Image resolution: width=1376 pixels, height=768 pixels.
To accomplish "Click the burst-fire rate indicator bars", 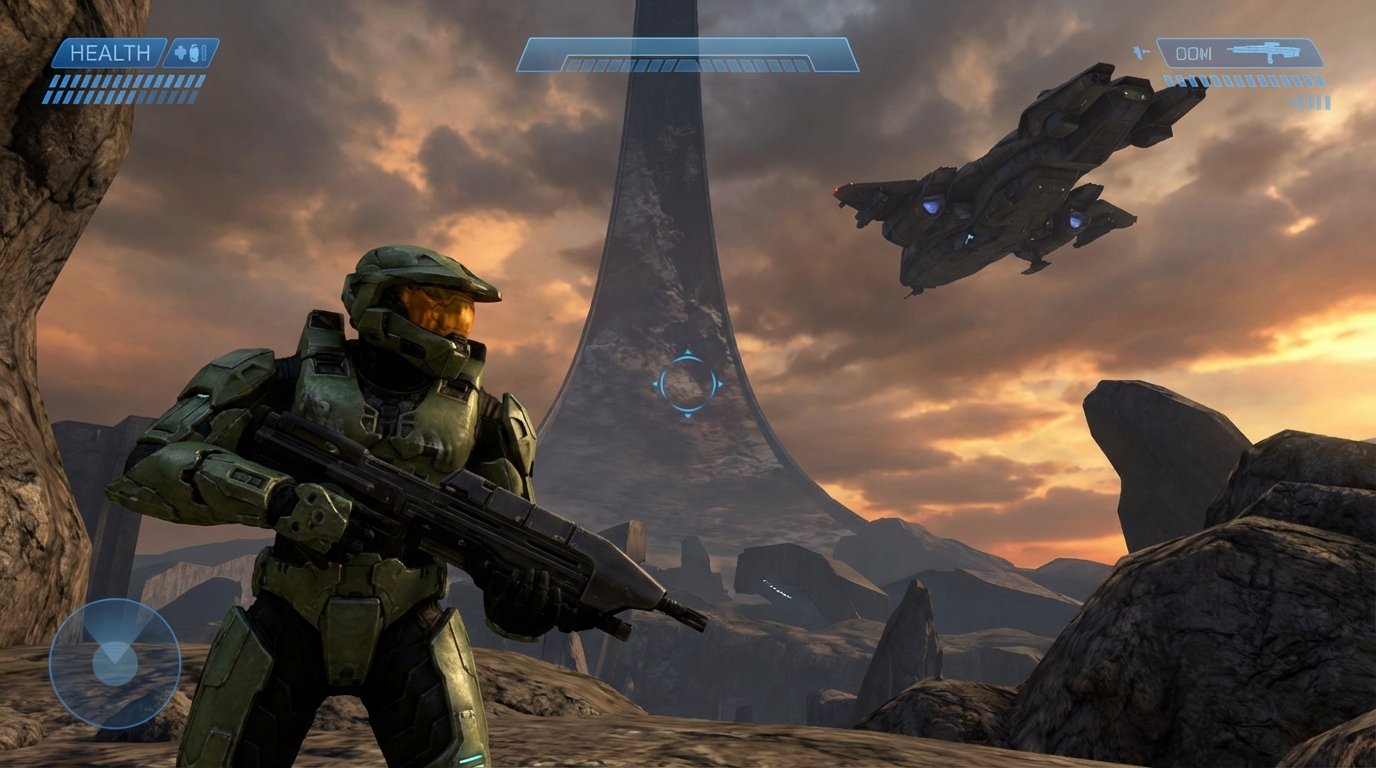I will point(1310,101).
